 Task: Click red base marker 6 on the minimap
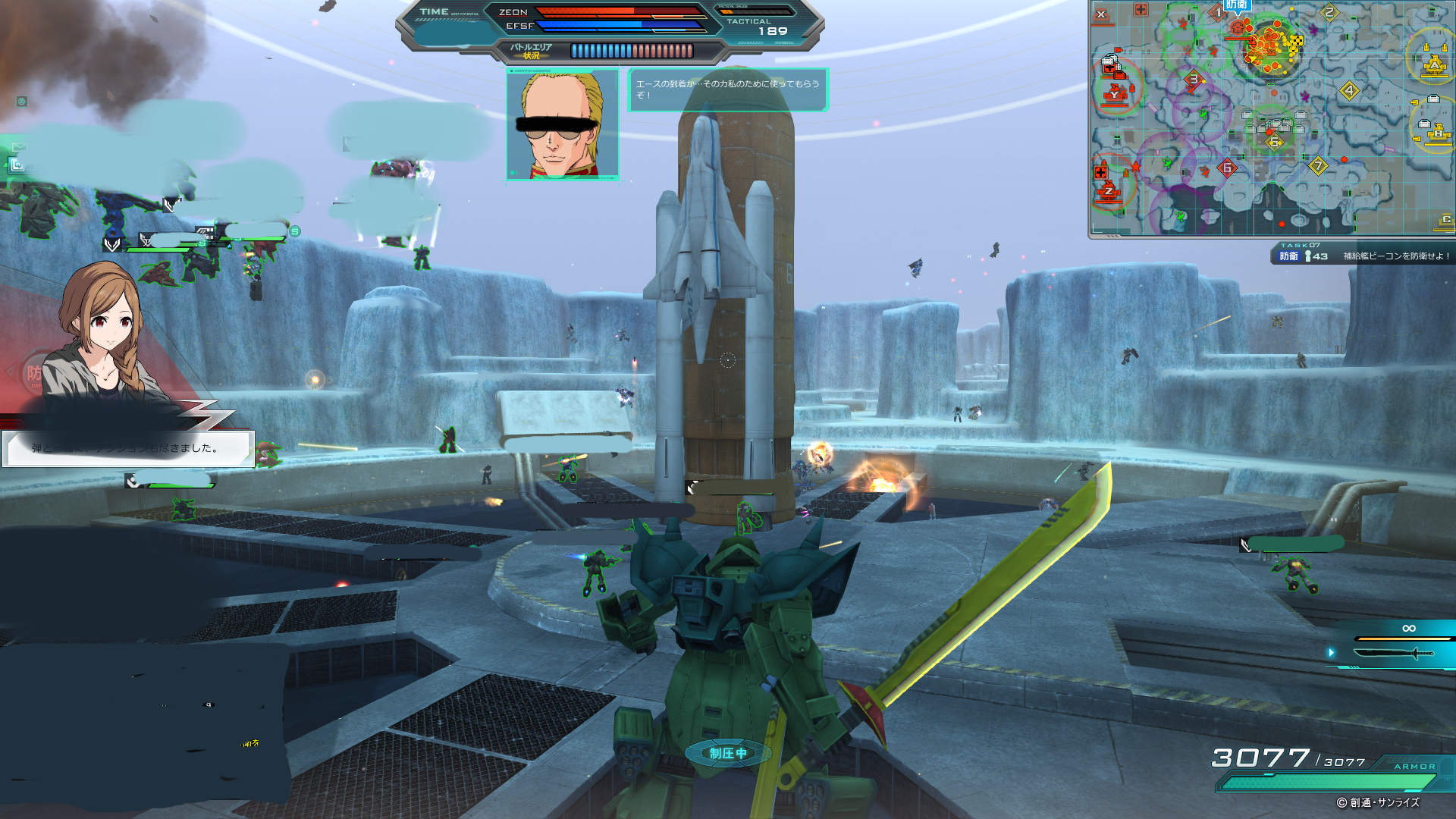1228,168
